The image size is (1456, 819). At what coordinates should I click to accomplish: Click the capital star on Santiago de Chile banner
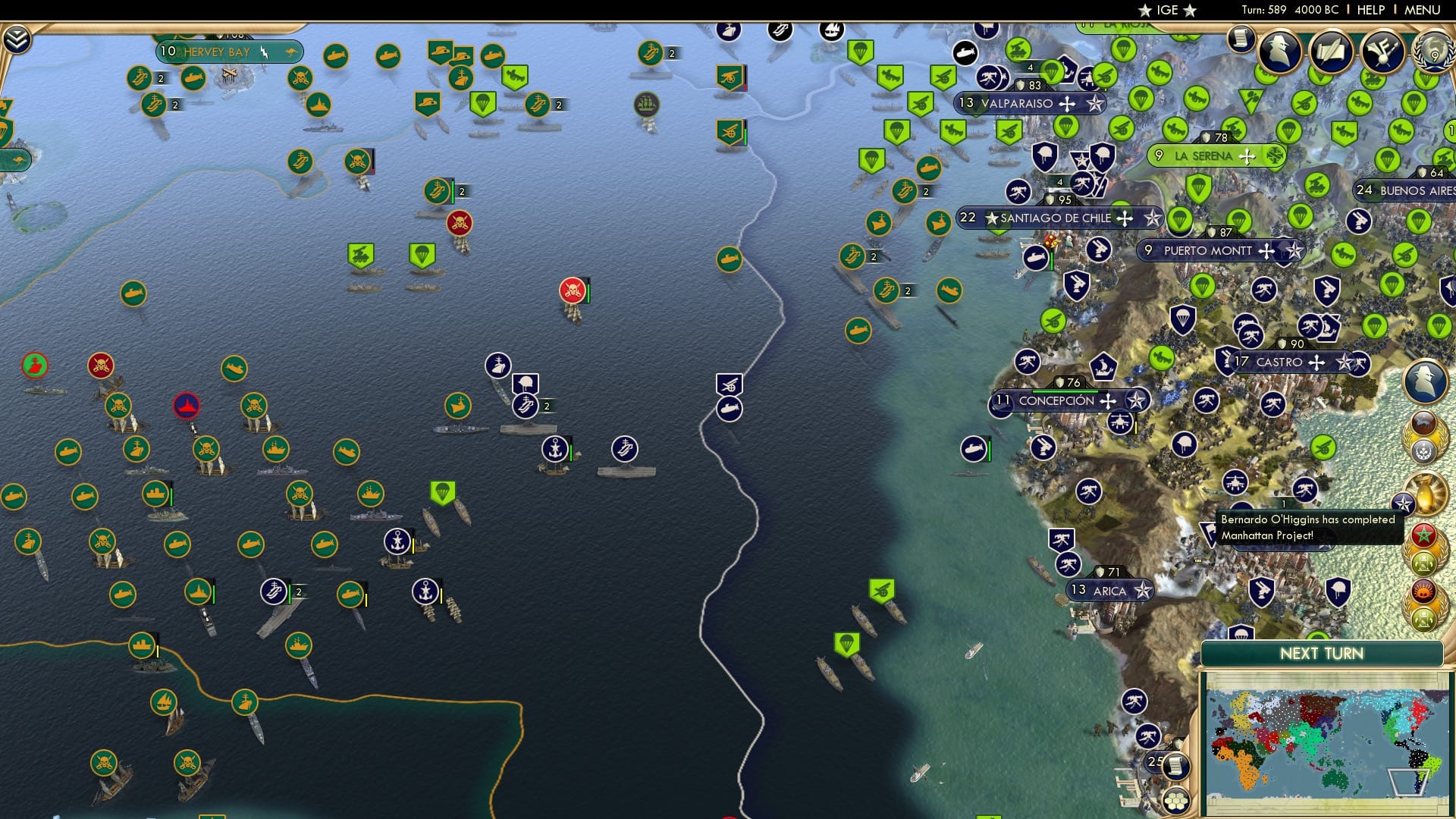coord(993,218)
